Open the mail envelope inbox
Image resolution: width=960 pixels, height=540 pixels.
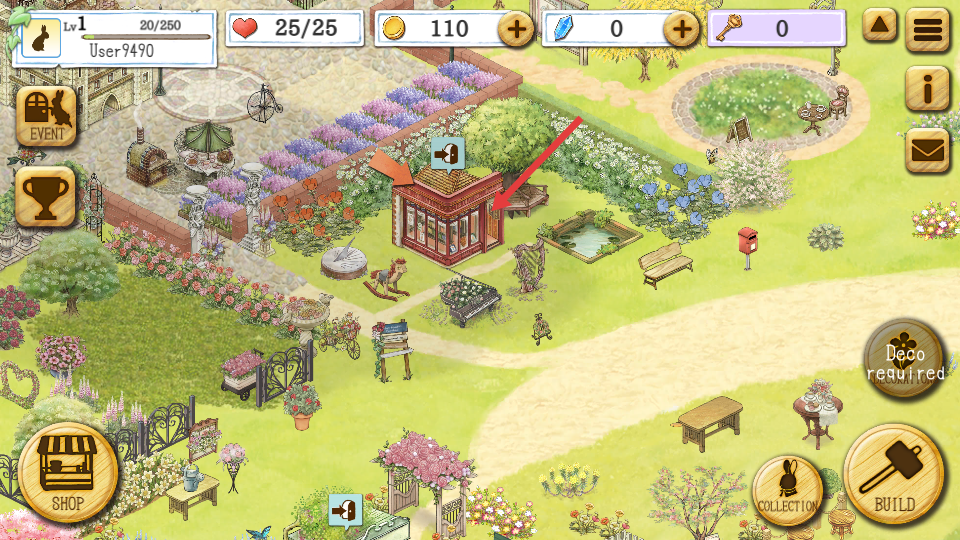pyautogui.click(x=928, y=150)
